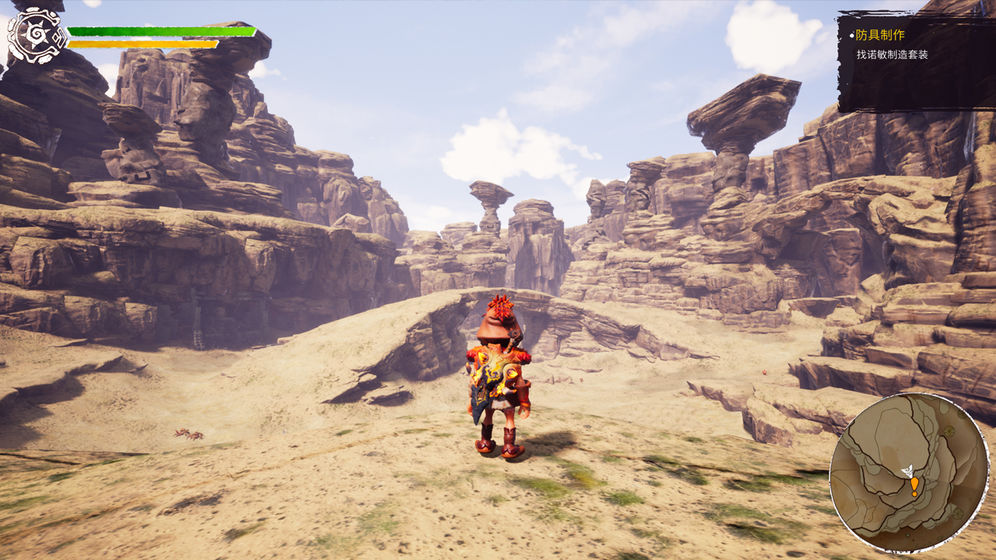
Task: Open the 防具制作 quest tracker panel
Action: pyautogui.click(x=915, y=60)
